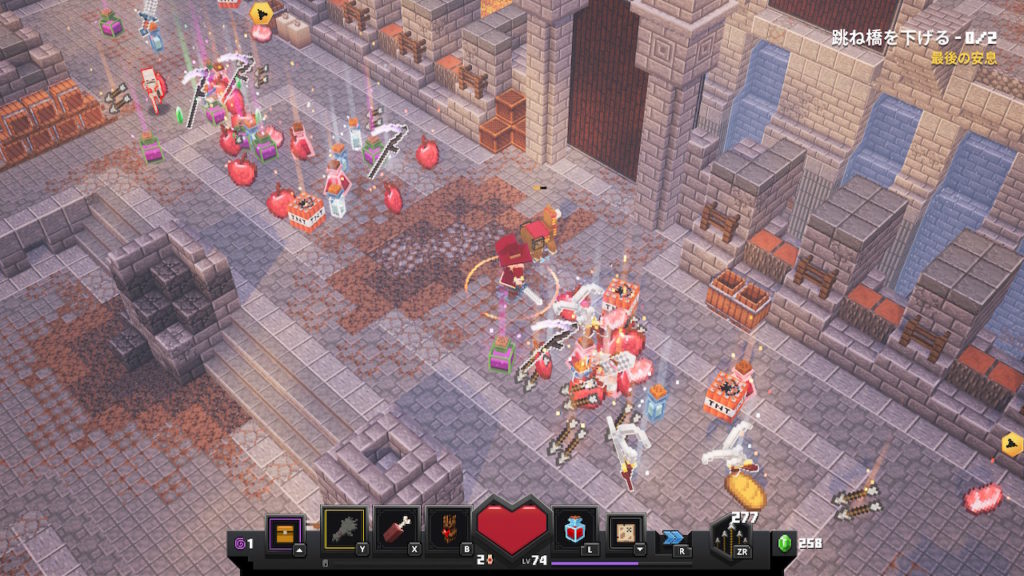This screenshot has width=1024, height=576.
Task: Activate the wooden totem artifact slot
Action: coord(447,528)
